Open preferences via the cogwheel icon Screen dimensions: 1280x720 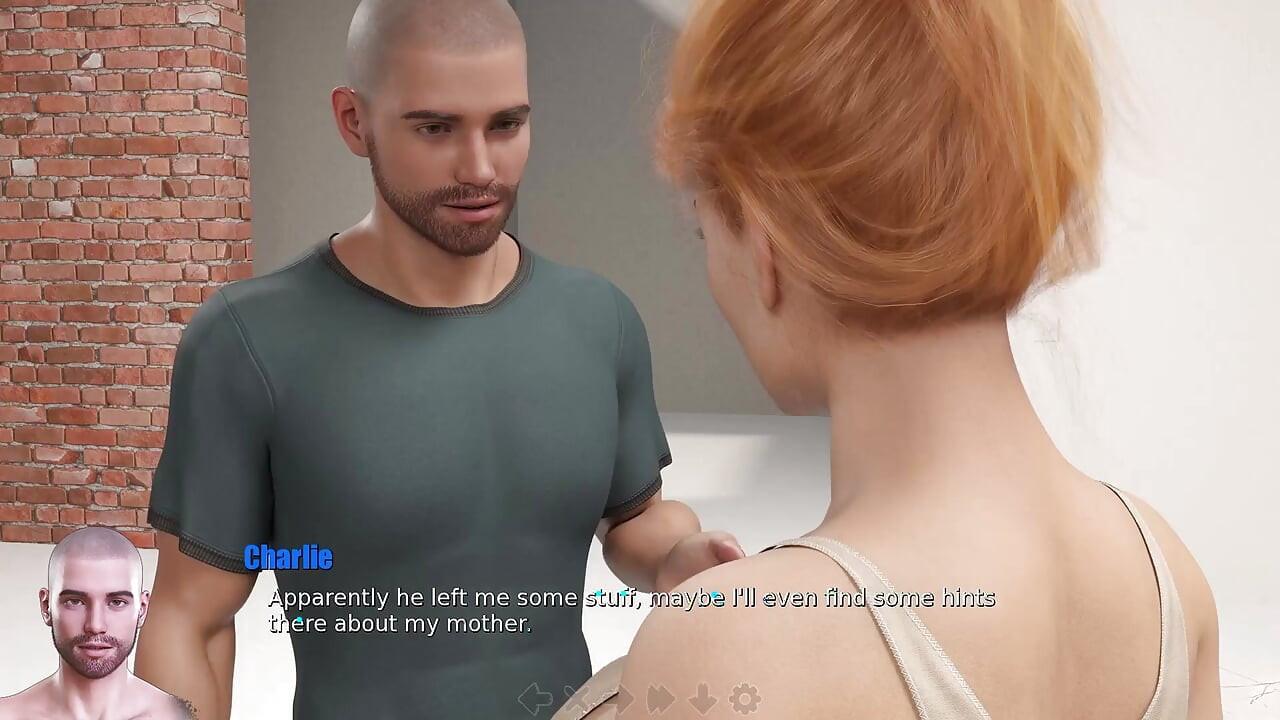click(x=743, y=698)
